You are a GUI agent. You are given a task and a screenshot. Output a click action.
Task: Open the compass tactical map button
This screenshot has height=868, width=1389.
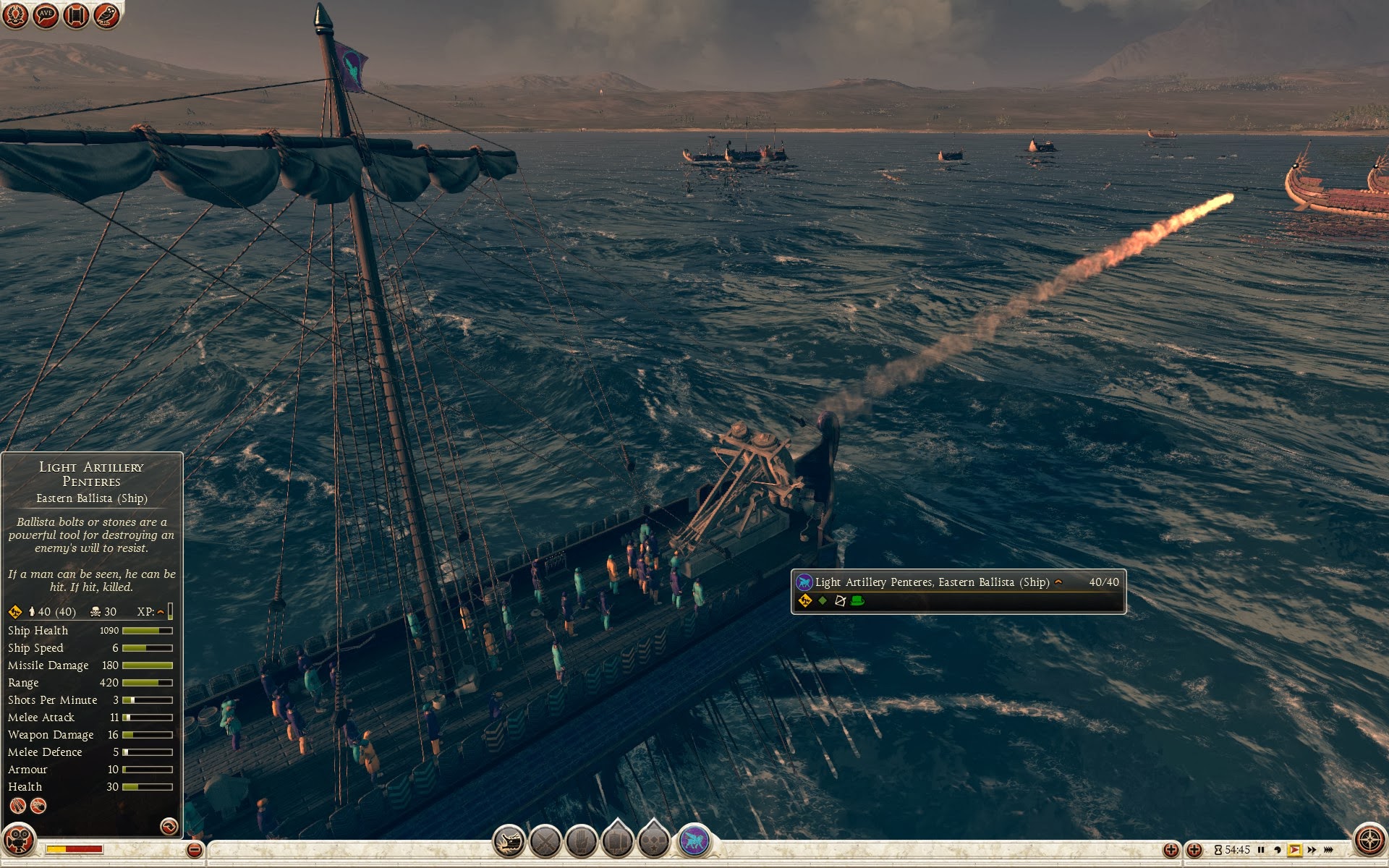click(1369, 841)
